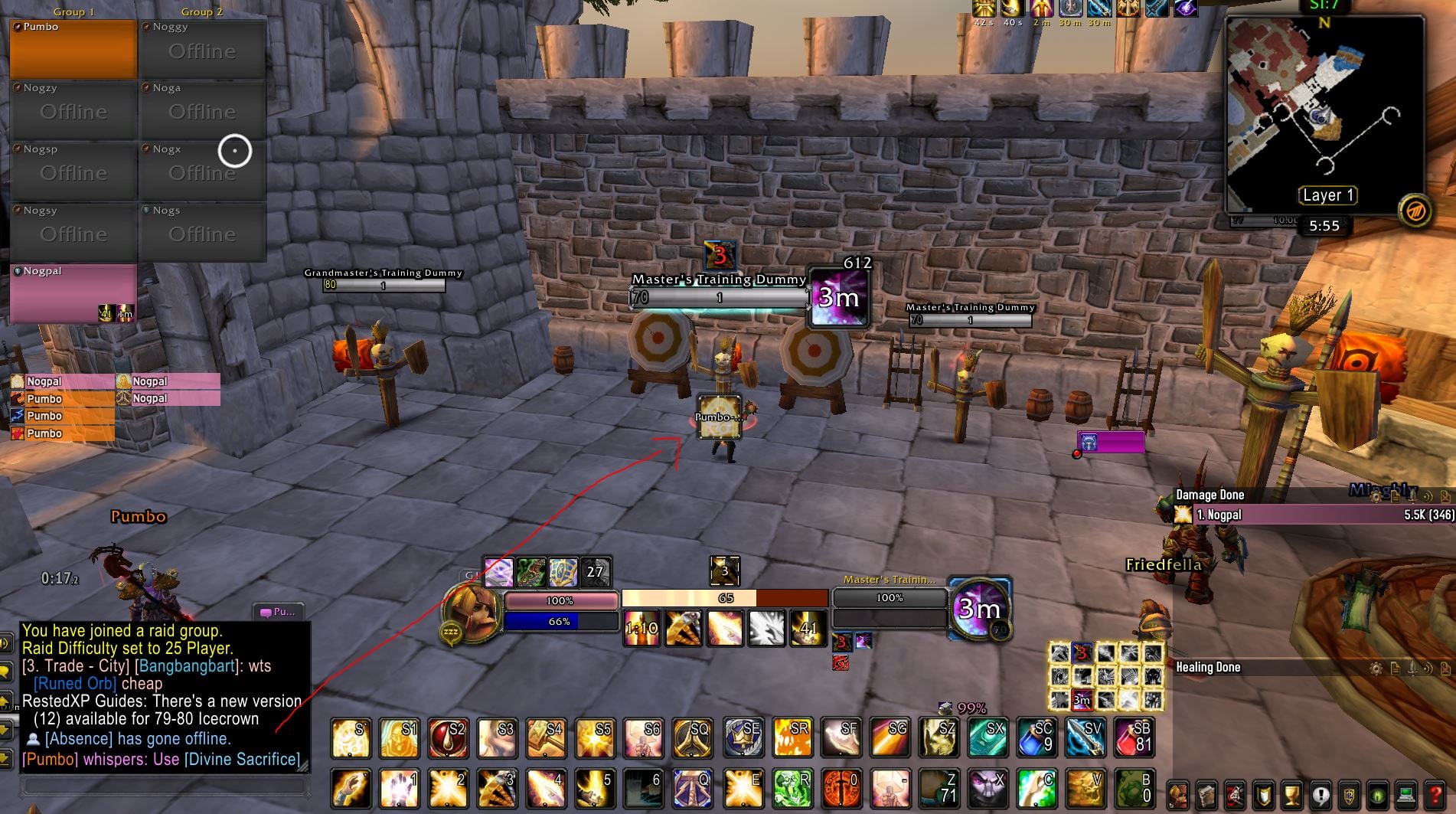Select Nogpal's pink raid frame

(73, 293)
